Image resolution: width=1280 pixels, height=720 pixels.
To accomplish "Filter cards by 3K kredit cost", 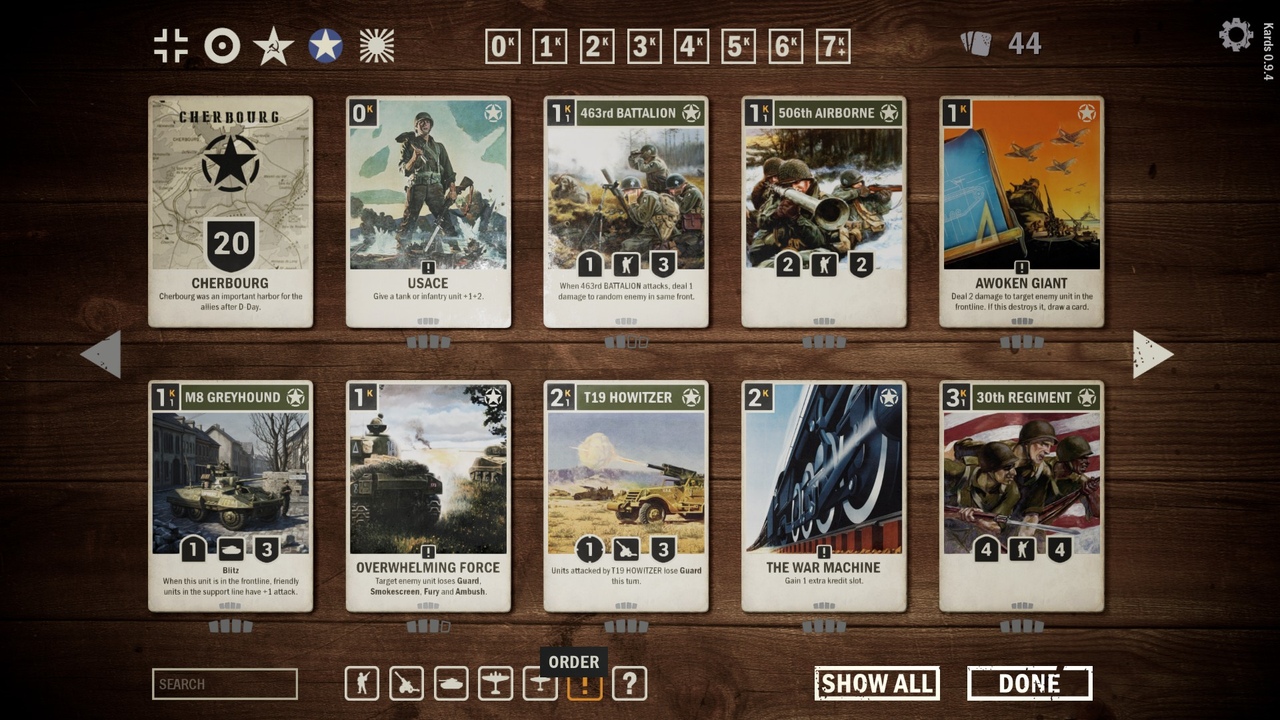I will pyautogui.click(x=644, y=46).
